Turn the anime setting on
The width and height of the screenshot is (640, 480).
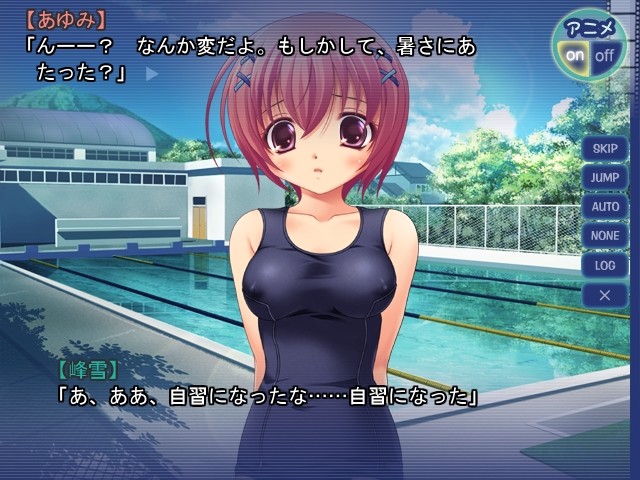[575, 56]
